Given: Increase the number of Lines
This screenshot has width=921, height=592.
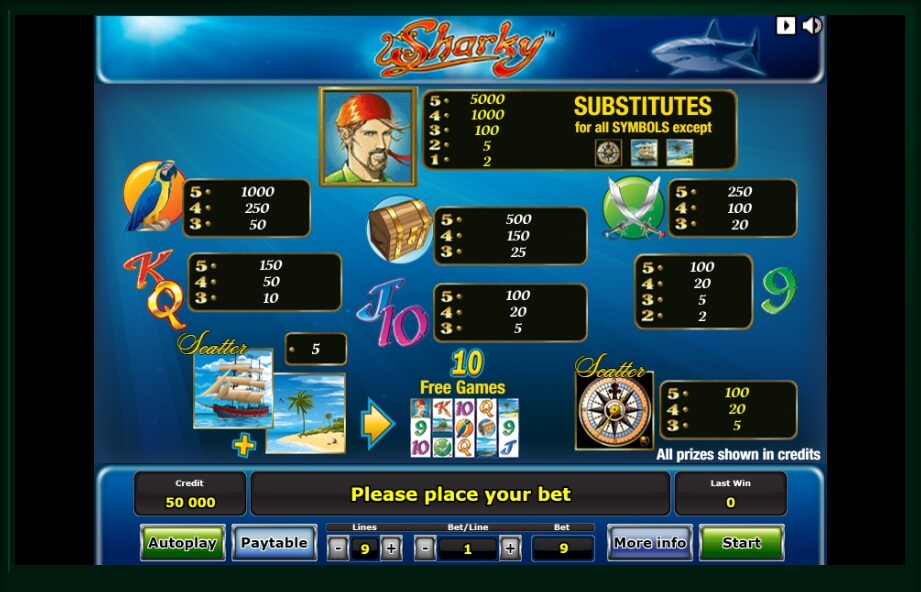Looking at the screenshot, I should pyautogui.click(x=391, y=548).
